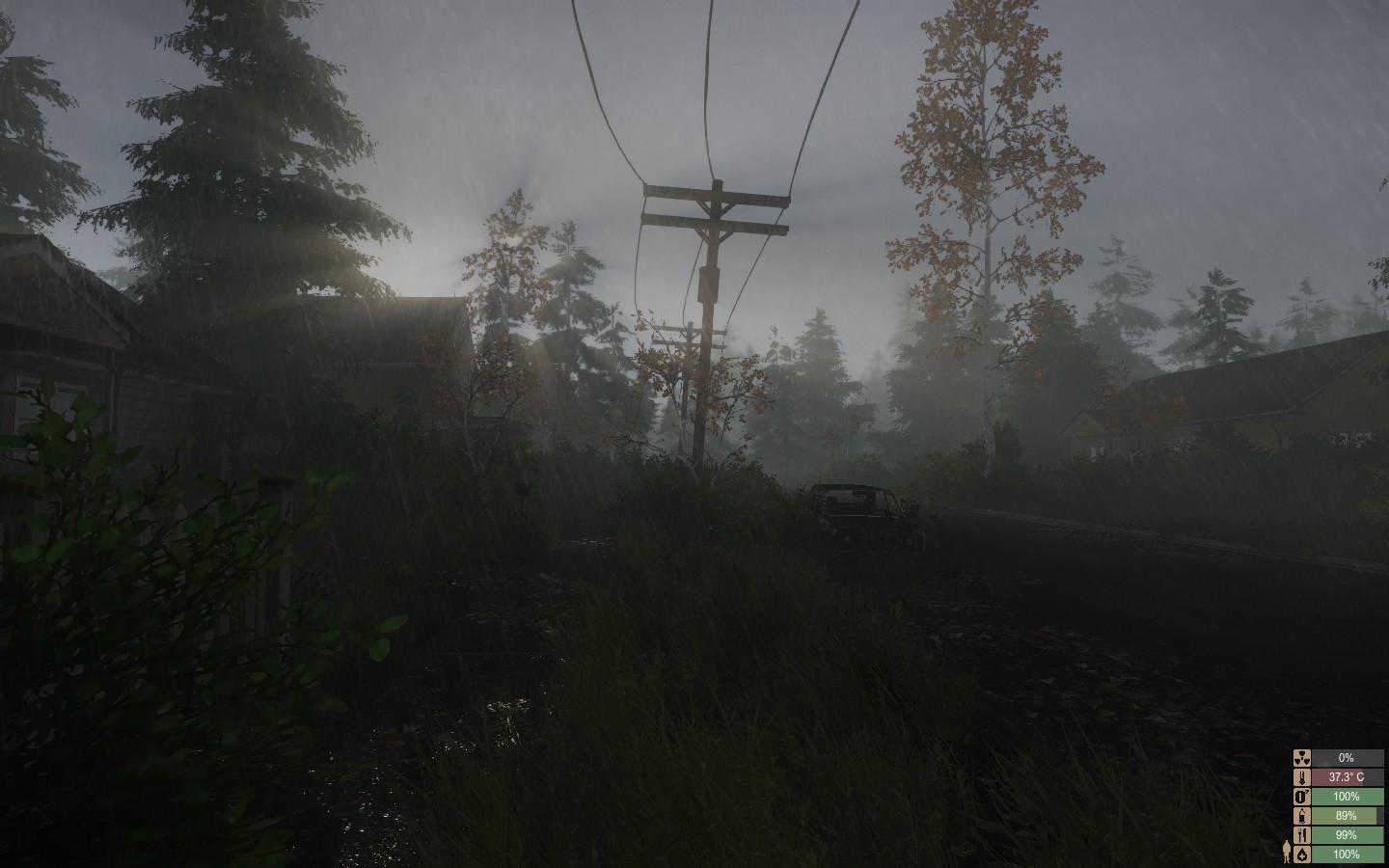
Task: Click the 37.3° C temperature bar
Action: click(x=1347, y=776)
